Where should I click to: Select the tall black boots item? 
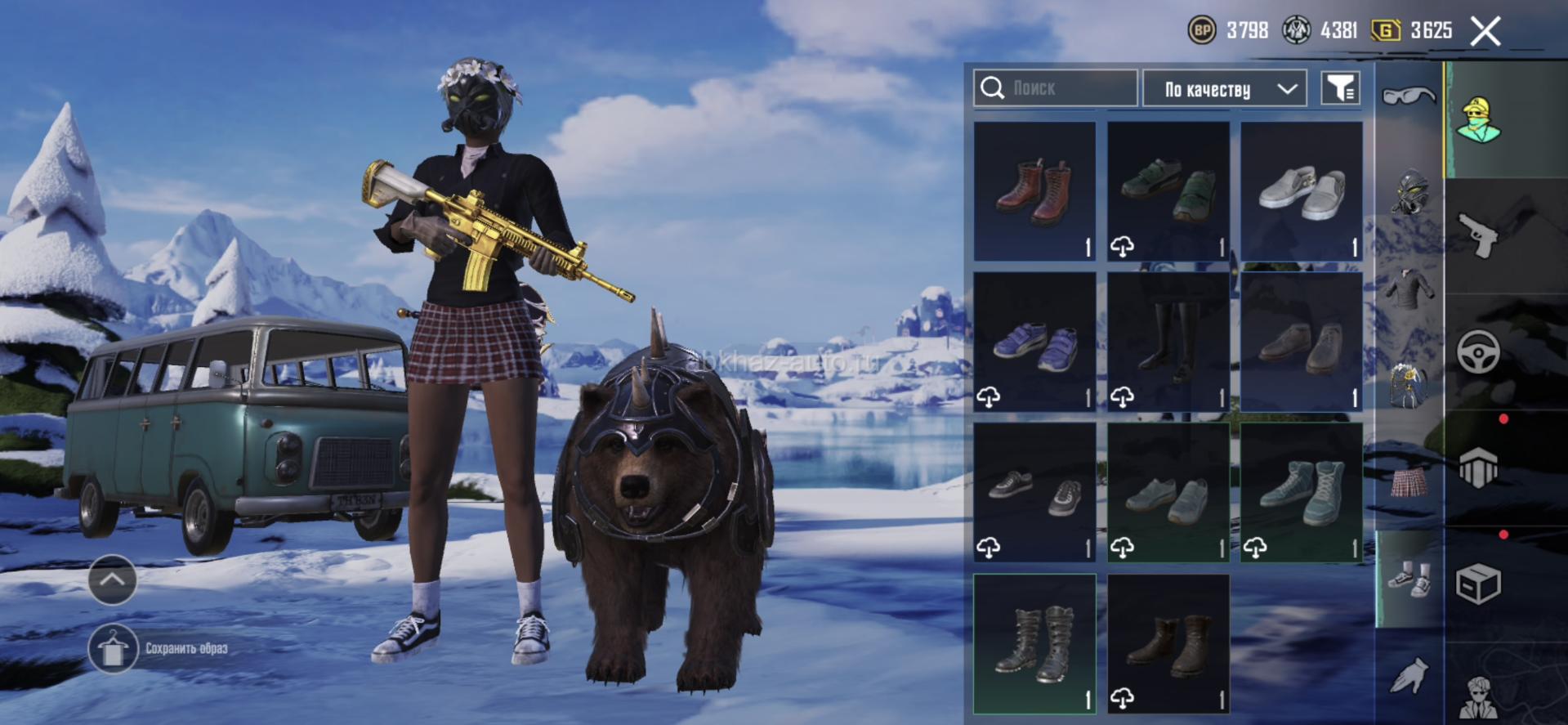pyautogui.click(x=1168, y=342)
